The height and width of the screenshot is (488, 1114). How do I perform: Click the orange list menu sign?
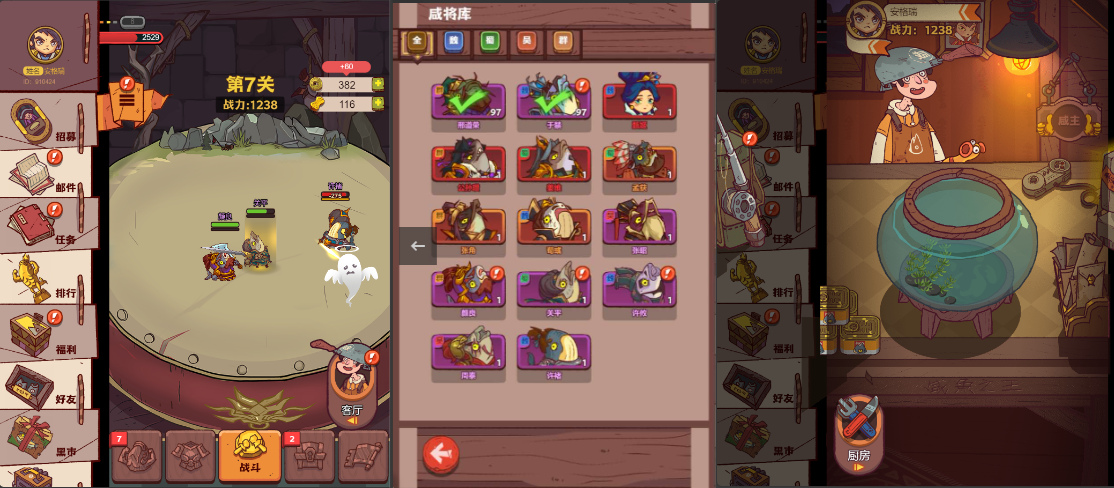(127, 100)
